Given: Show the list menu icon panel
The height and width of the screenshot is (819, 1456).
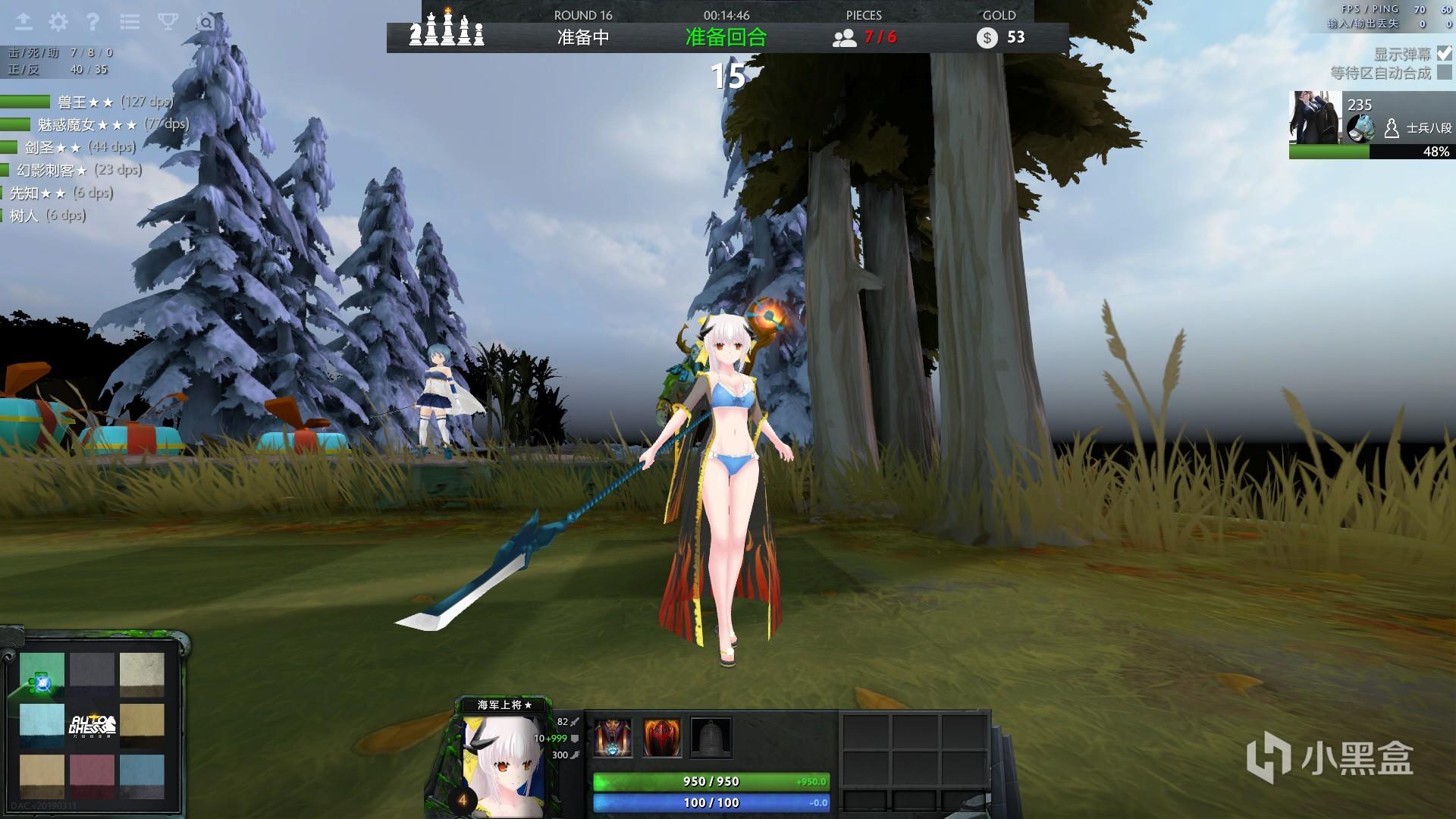Looking at the screenshot, I should click(x=130, y=21).
